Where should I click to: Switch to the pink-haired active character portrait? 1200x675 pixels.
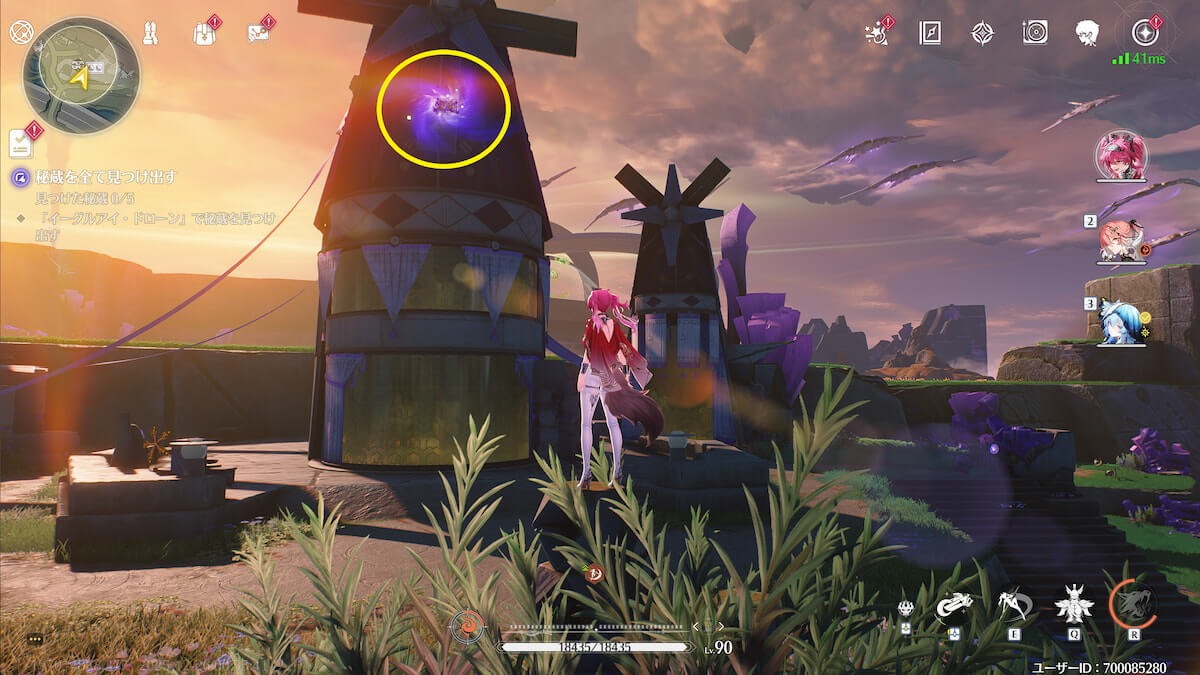coord(1122,157)
